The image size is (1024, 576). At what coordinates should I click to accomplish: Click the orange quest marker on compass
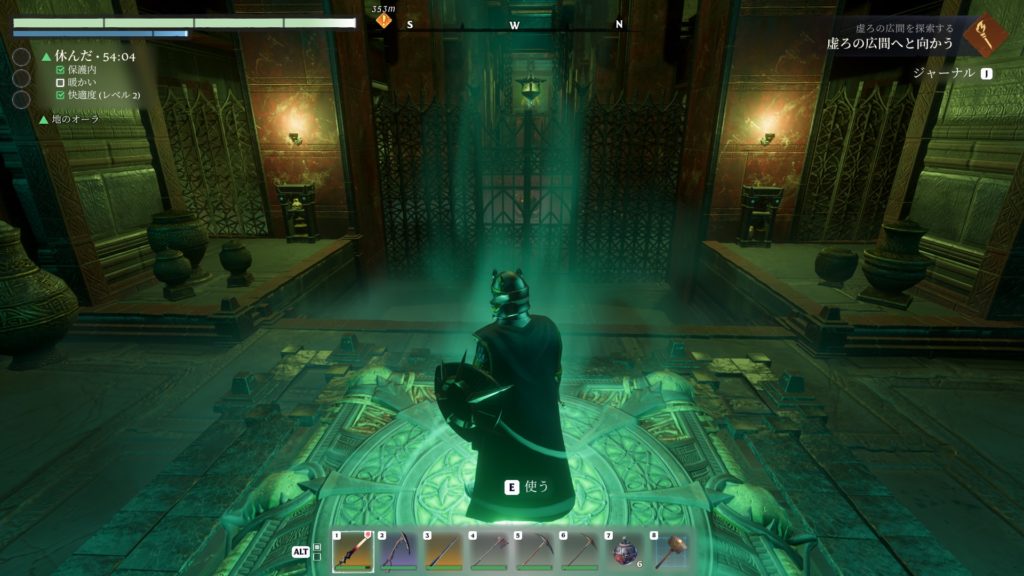pyautogui.click(x=383, y=20)
